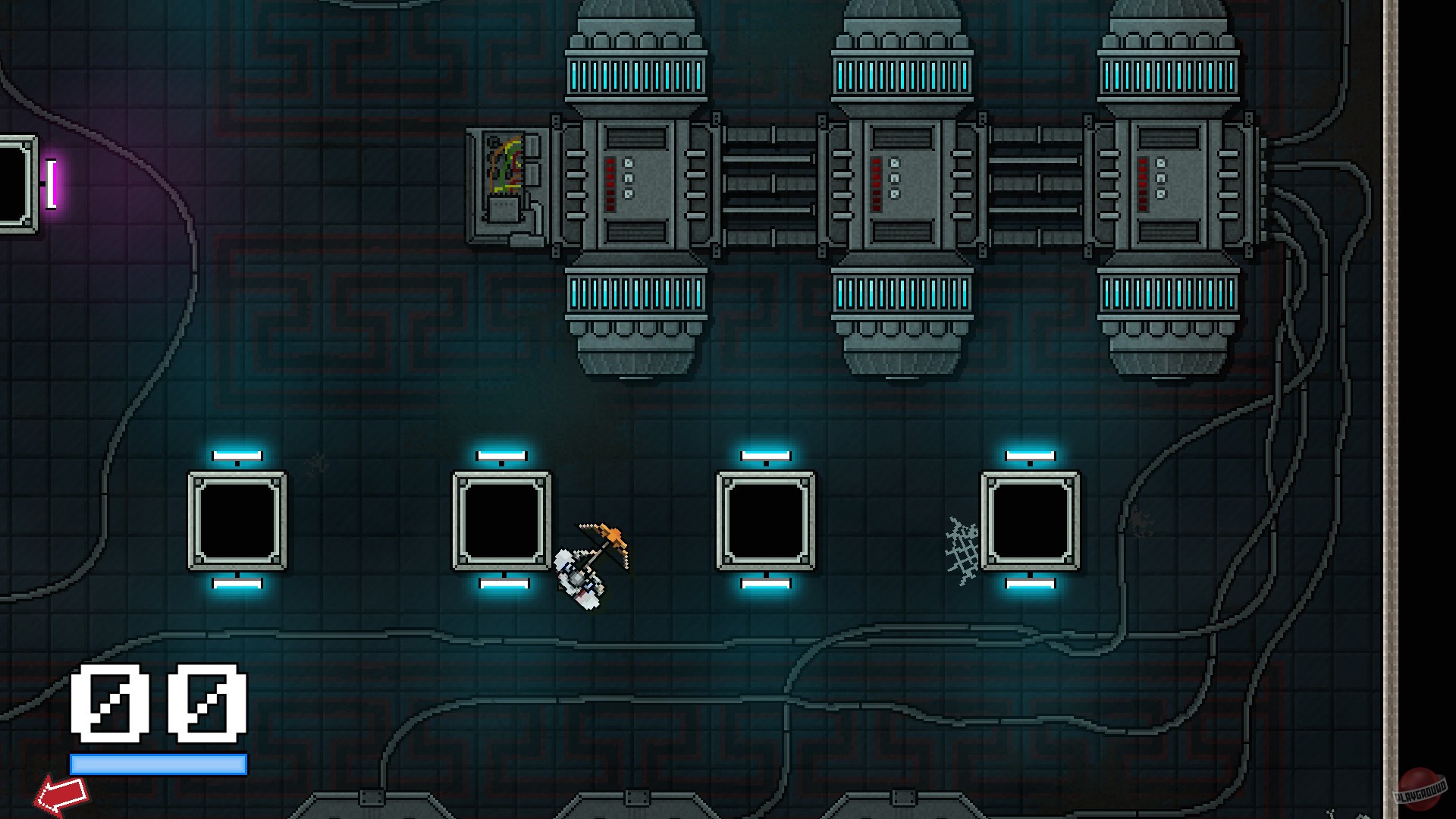1456x819 pixels.
Task: Click the exit door on the left edge
Action: coord(11,182)
